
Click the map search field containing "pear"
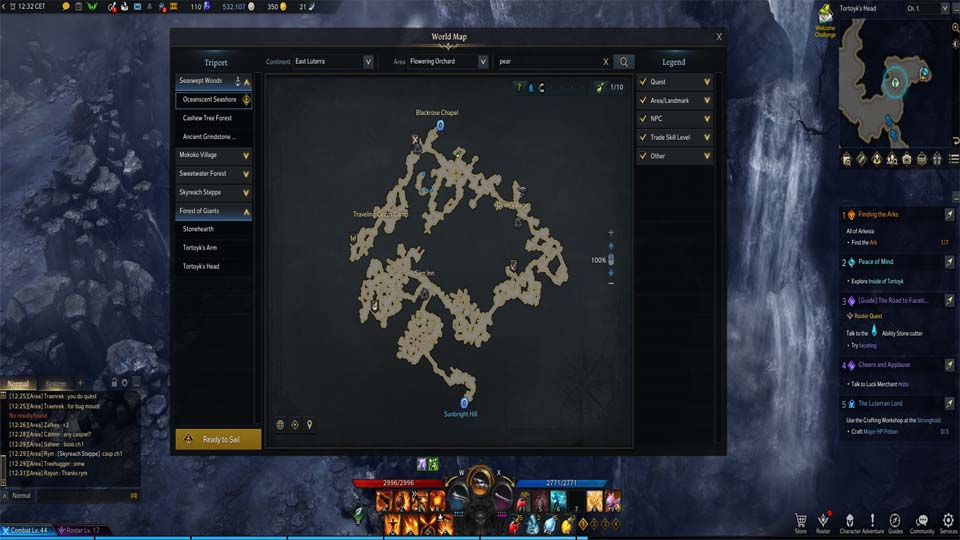pyautogui.click(x=550, y=62)
